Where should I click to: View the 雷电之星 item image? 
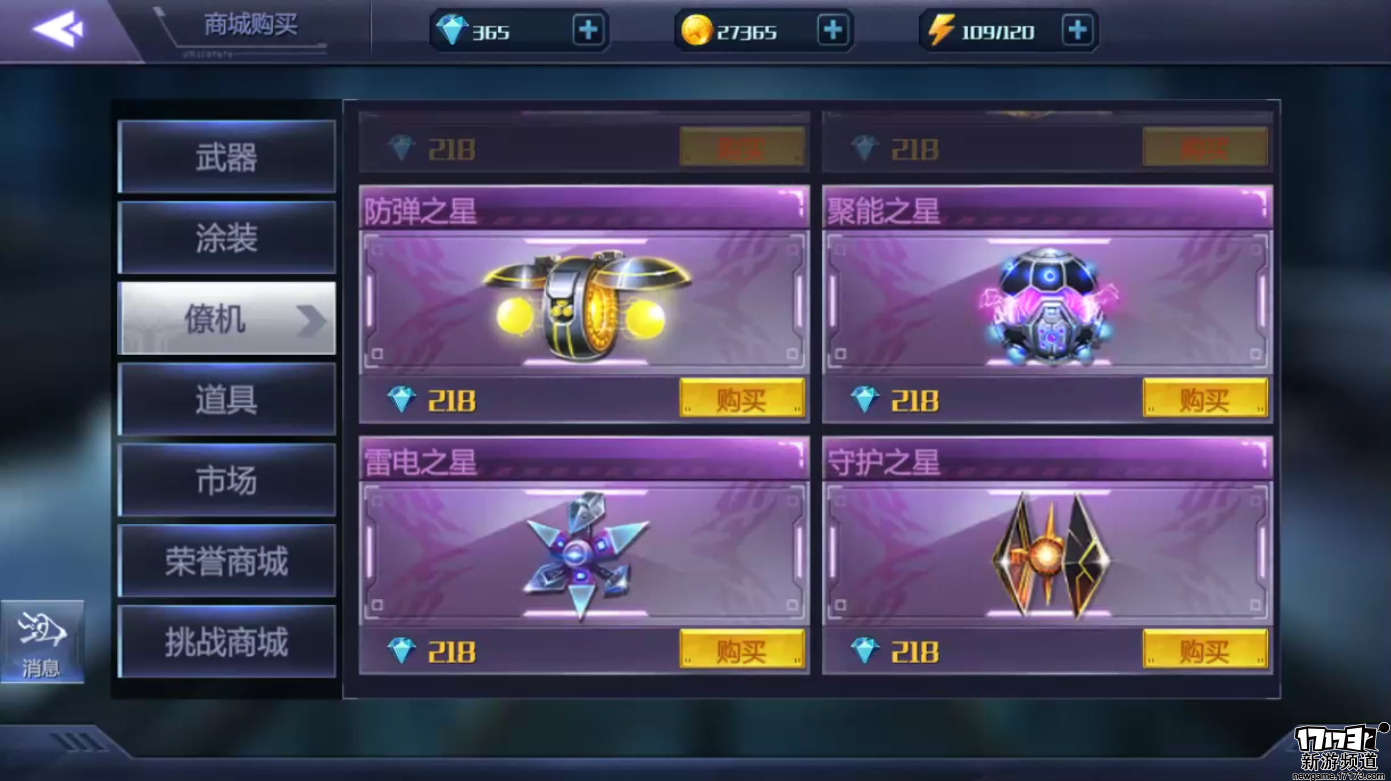pyautogui.click(x=586, y=553)
